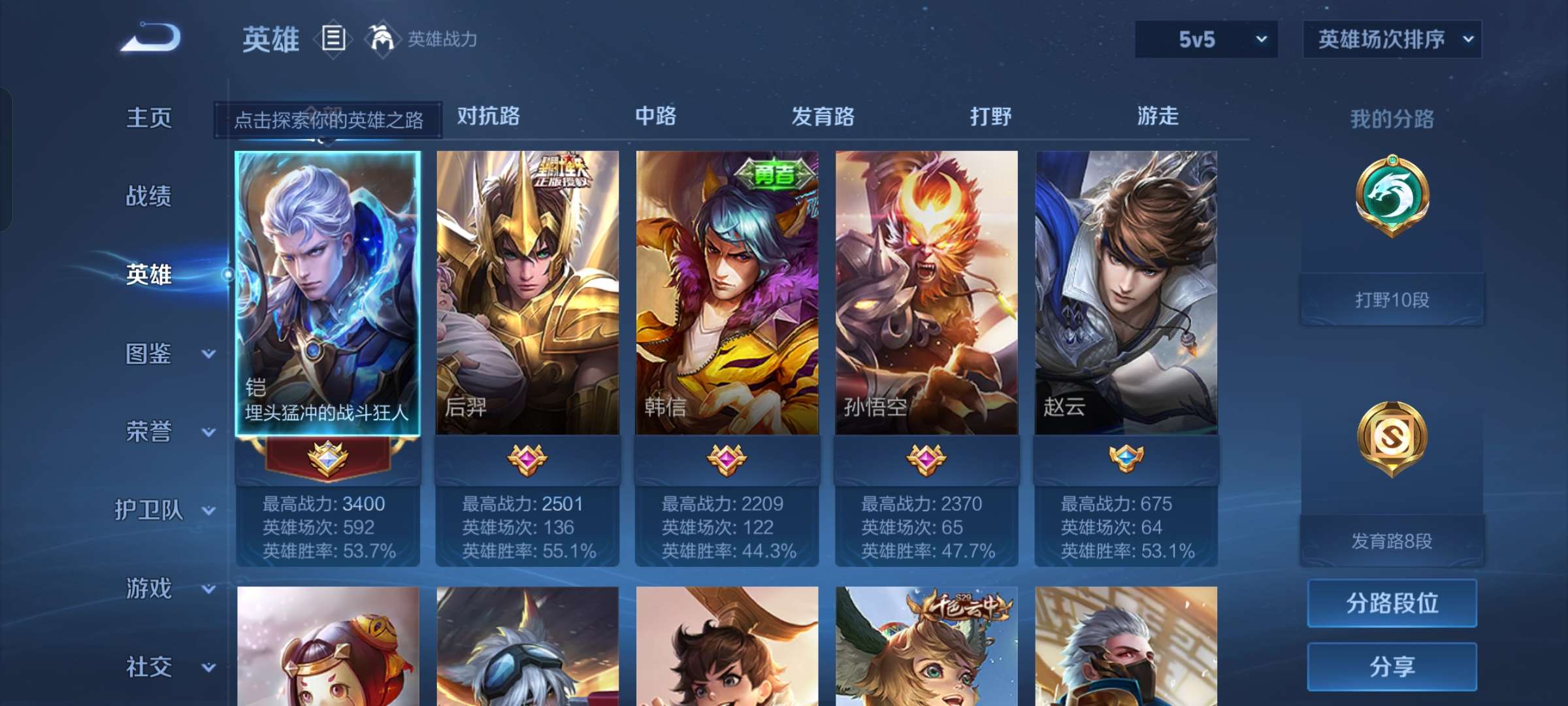Click Kai's rank emblem below his portrait

coord(328,460)
